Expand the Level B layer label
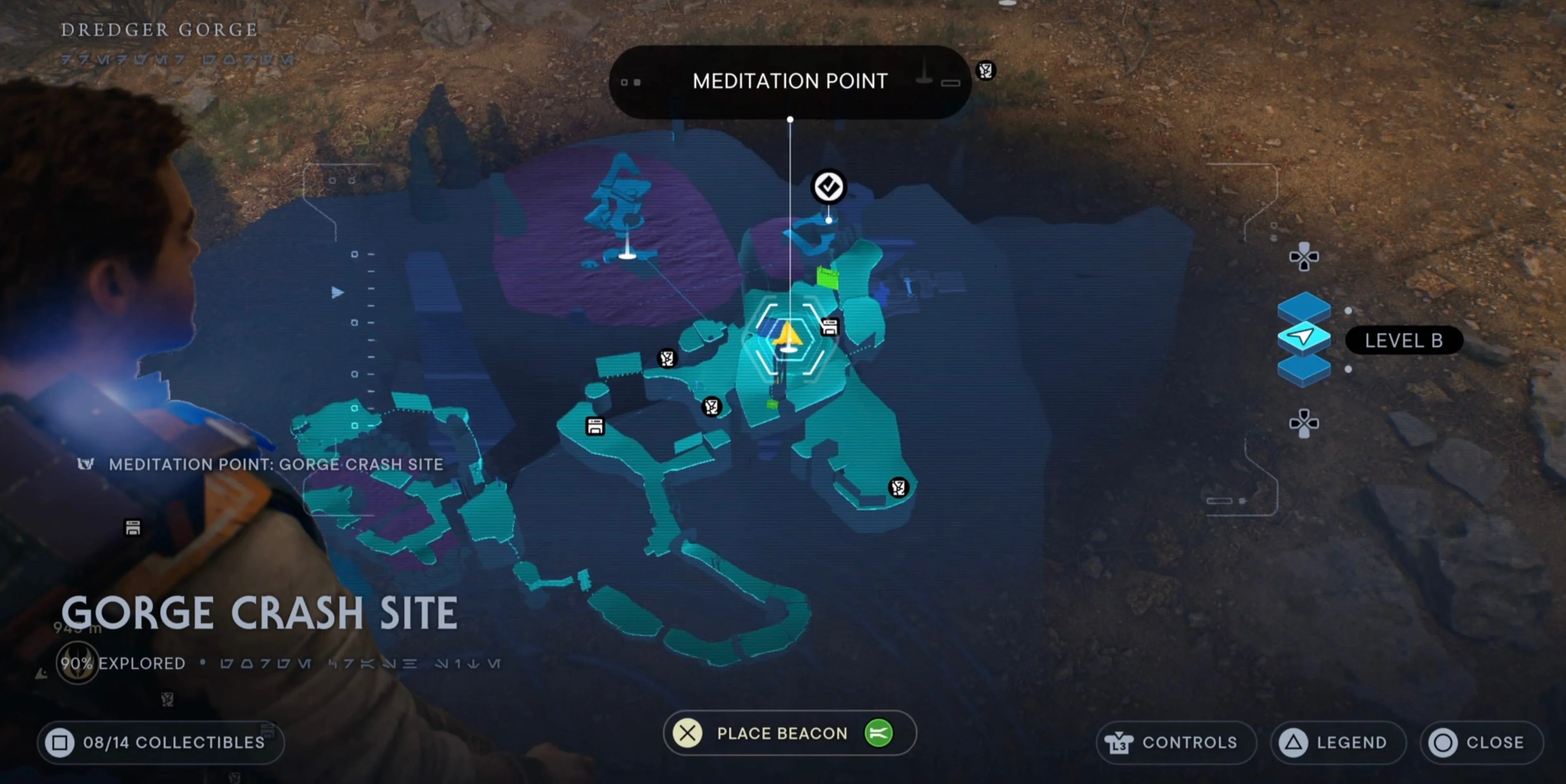Screen dimensions: 1566x784 (1404, 340)
